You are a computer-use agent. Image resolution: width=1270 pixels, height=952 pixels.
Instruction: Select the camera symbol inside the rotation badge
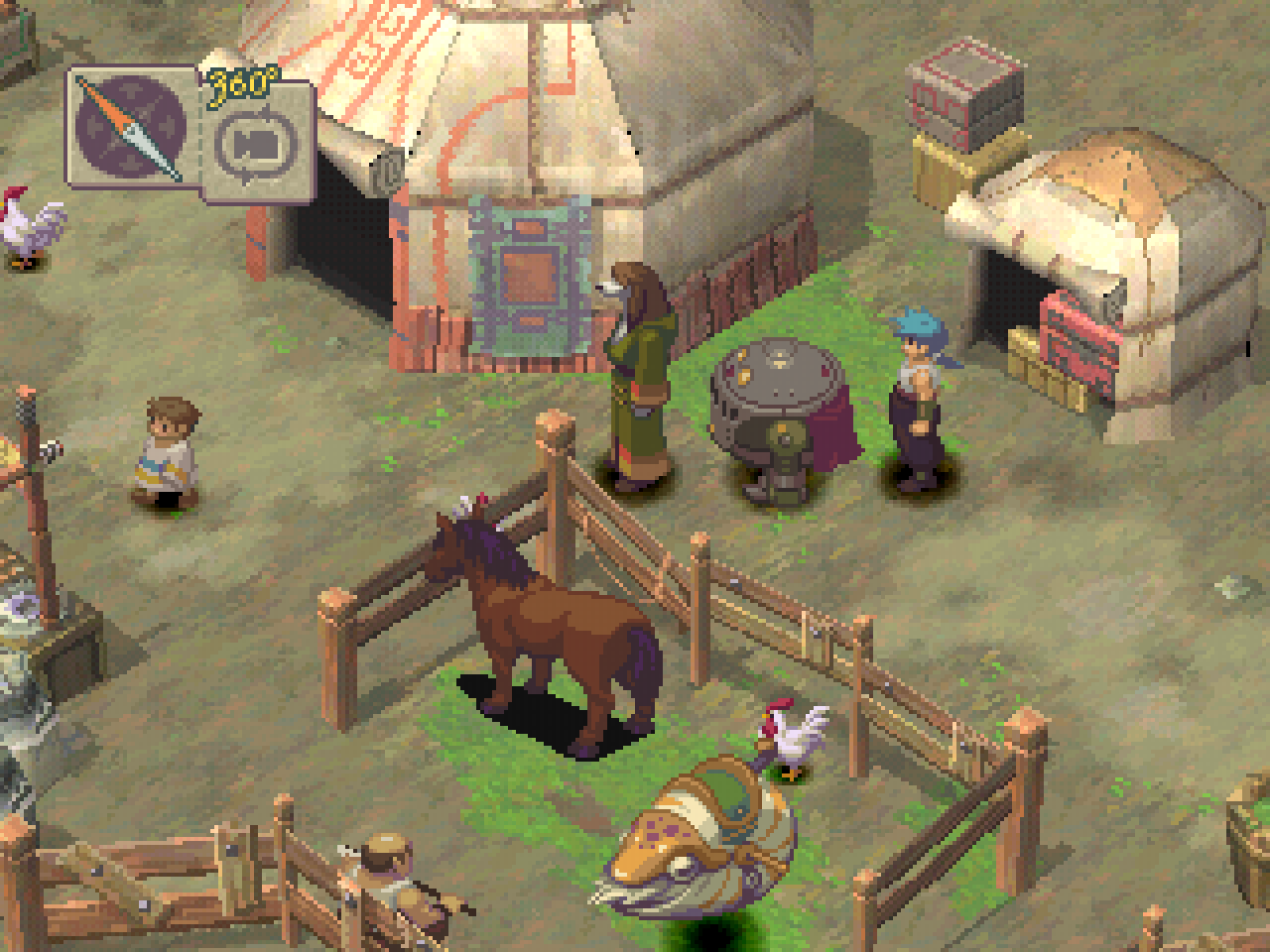pyautogui.click(x=256, y=144)
